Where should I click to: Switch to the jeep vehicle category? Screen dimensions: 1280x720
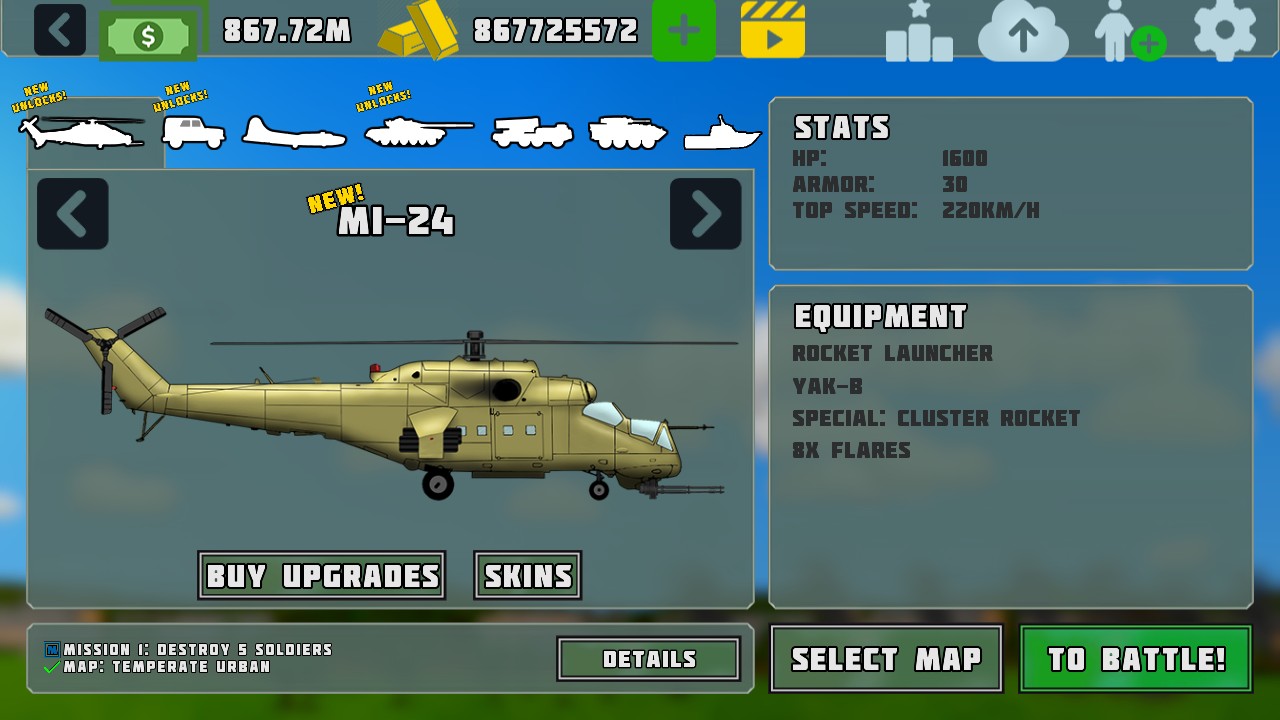[194, 132]
